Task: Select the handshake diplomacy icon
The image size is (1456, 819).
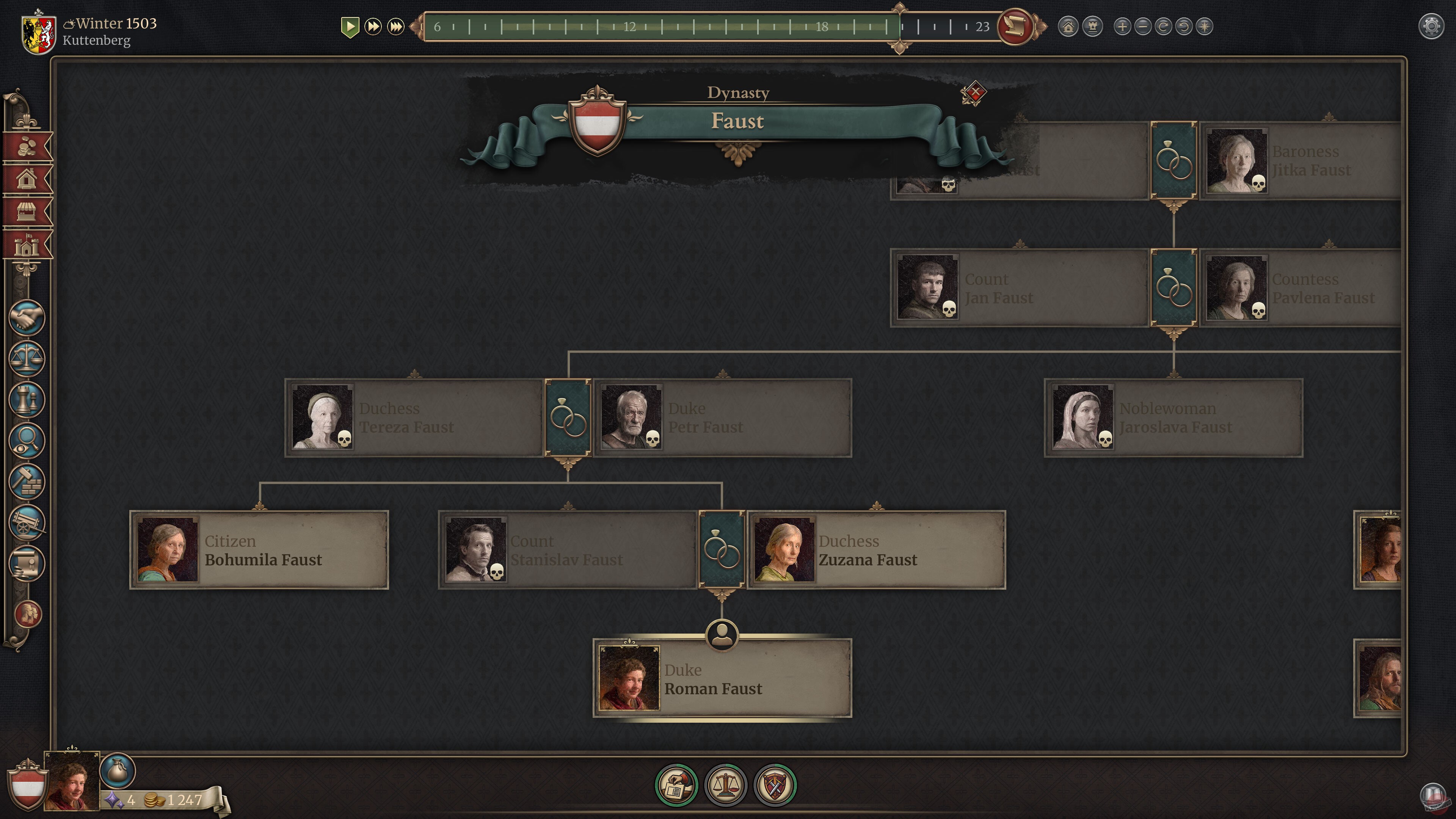Action: (x=27, y=318)
